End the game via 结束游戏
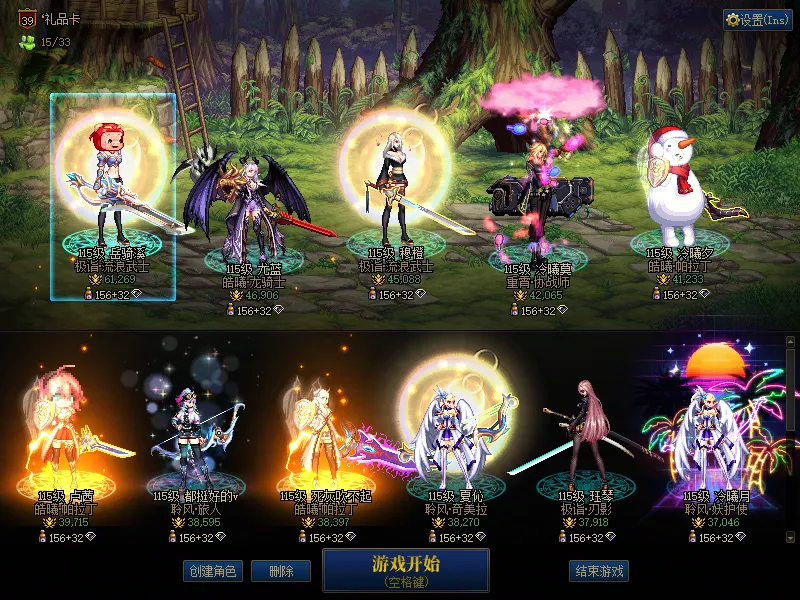 click(x=599, y=571)
